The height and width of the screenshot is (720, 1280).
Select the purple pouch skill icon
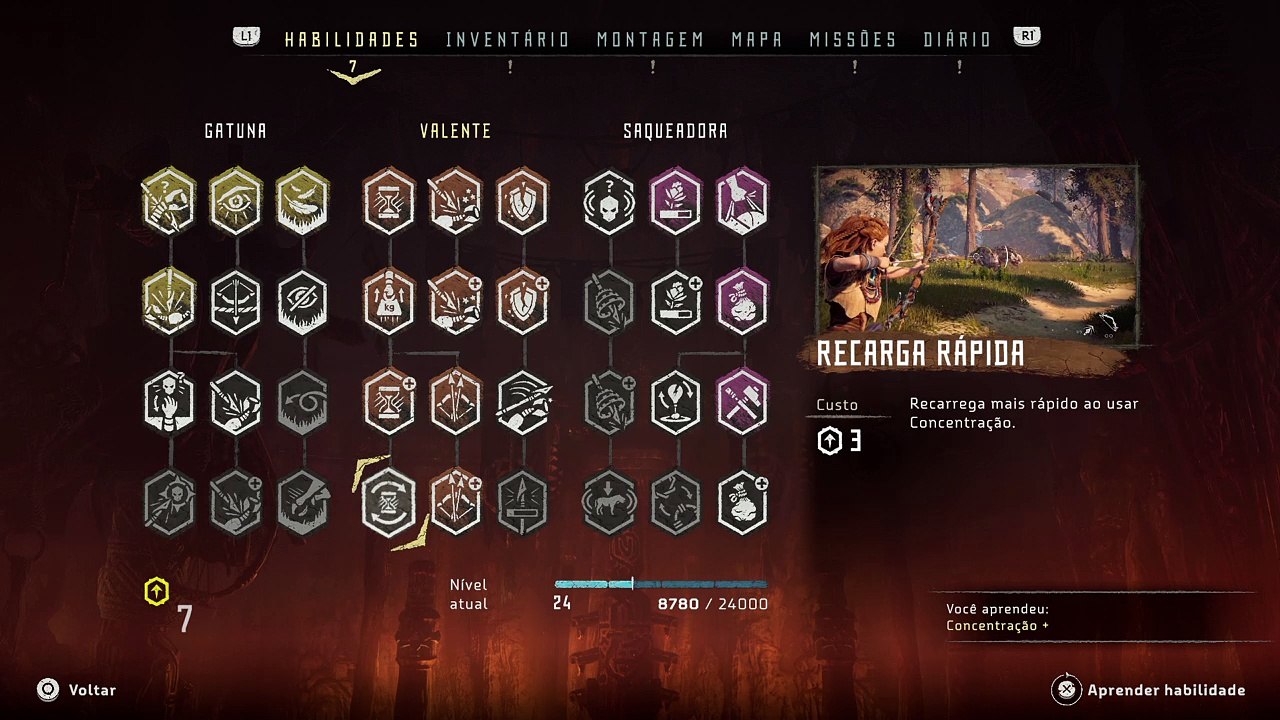pos(742,302)
